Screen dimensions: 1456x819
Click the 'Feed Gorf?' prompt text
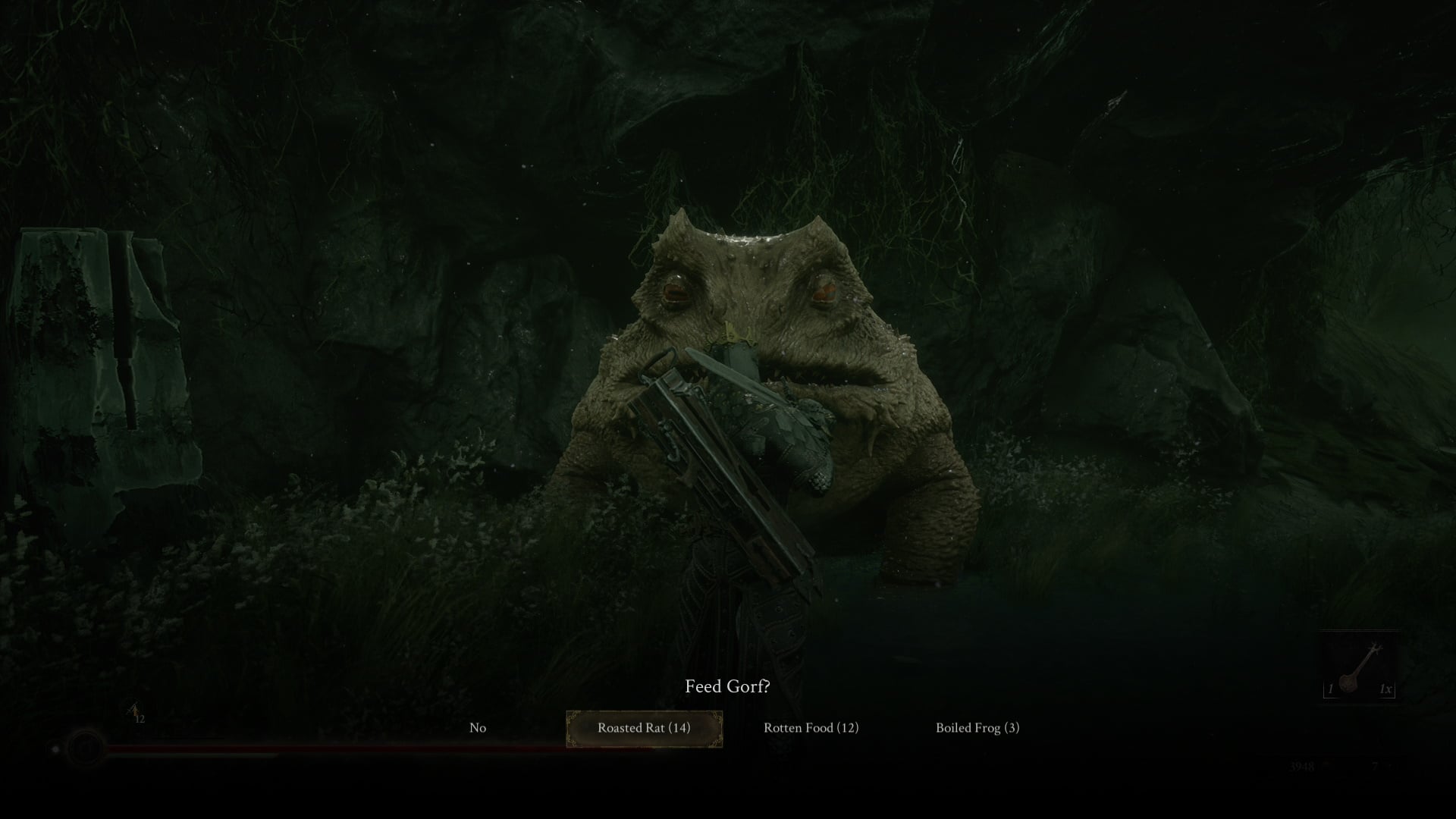[727, 686]
